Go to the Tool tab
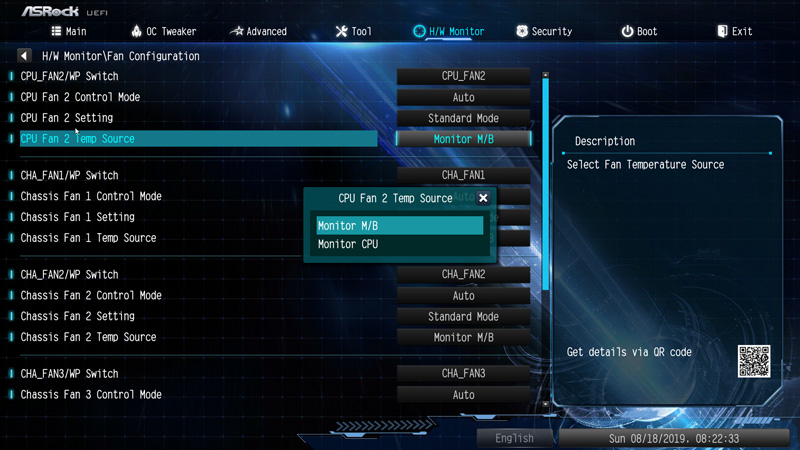 pos(353,31)
